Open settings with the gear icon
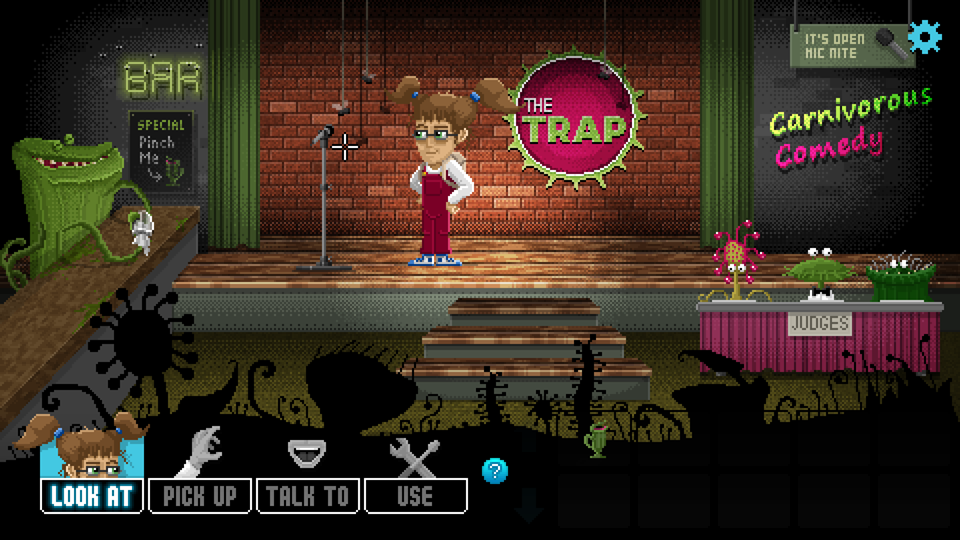This screenshot has height=540, width=960. point(925,38)
